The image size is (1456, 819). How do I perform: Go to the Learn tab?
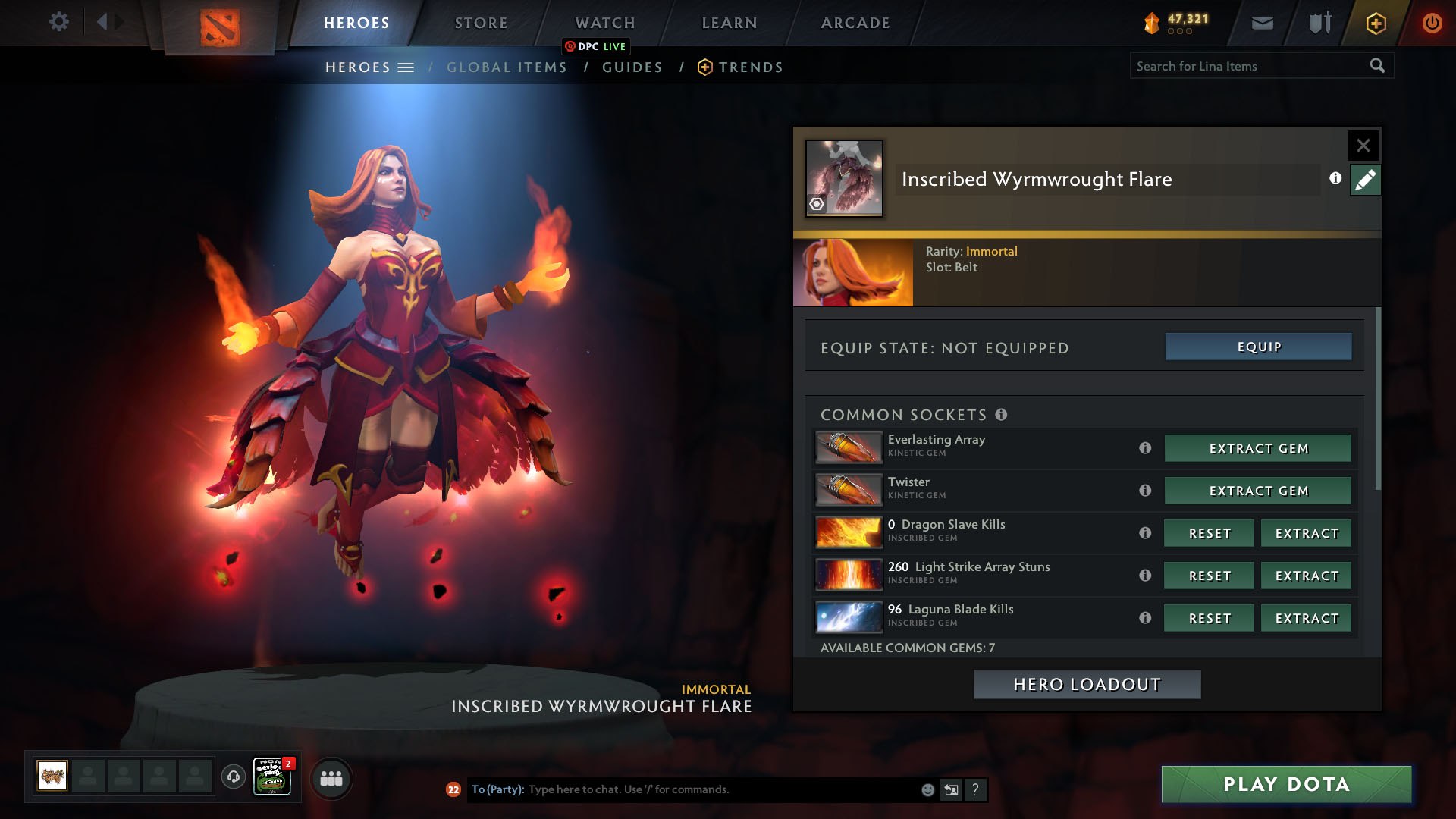coord(729,23)
